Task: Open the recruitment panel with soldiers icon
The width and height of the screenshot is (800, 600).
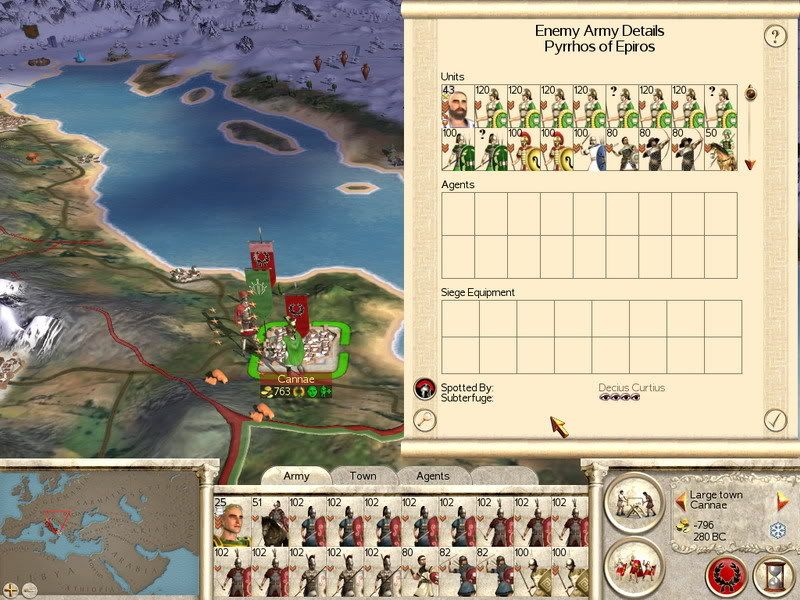Action: [633, 563]
